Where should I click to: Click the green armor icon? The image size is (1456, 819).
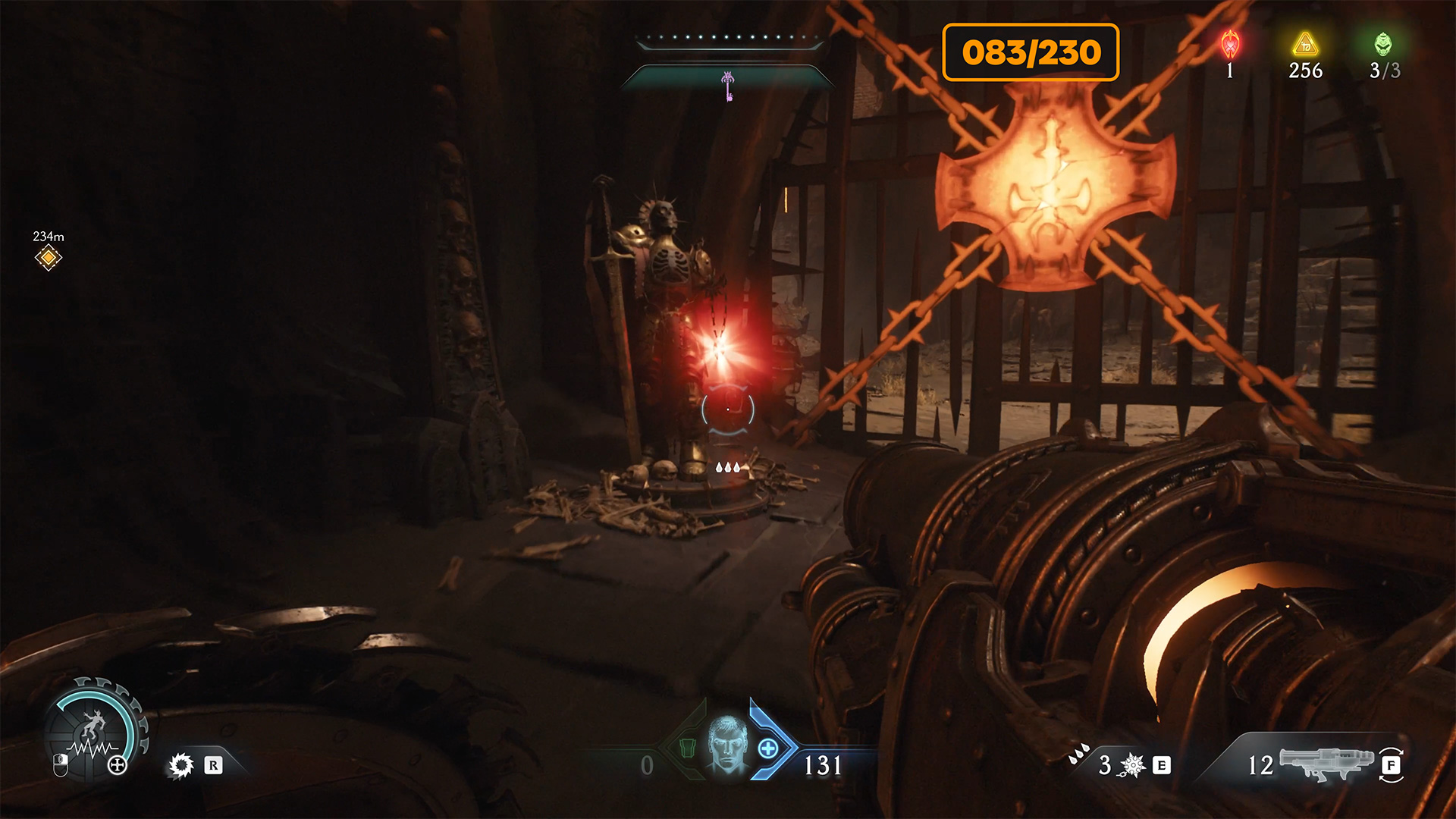pos(687,748)
